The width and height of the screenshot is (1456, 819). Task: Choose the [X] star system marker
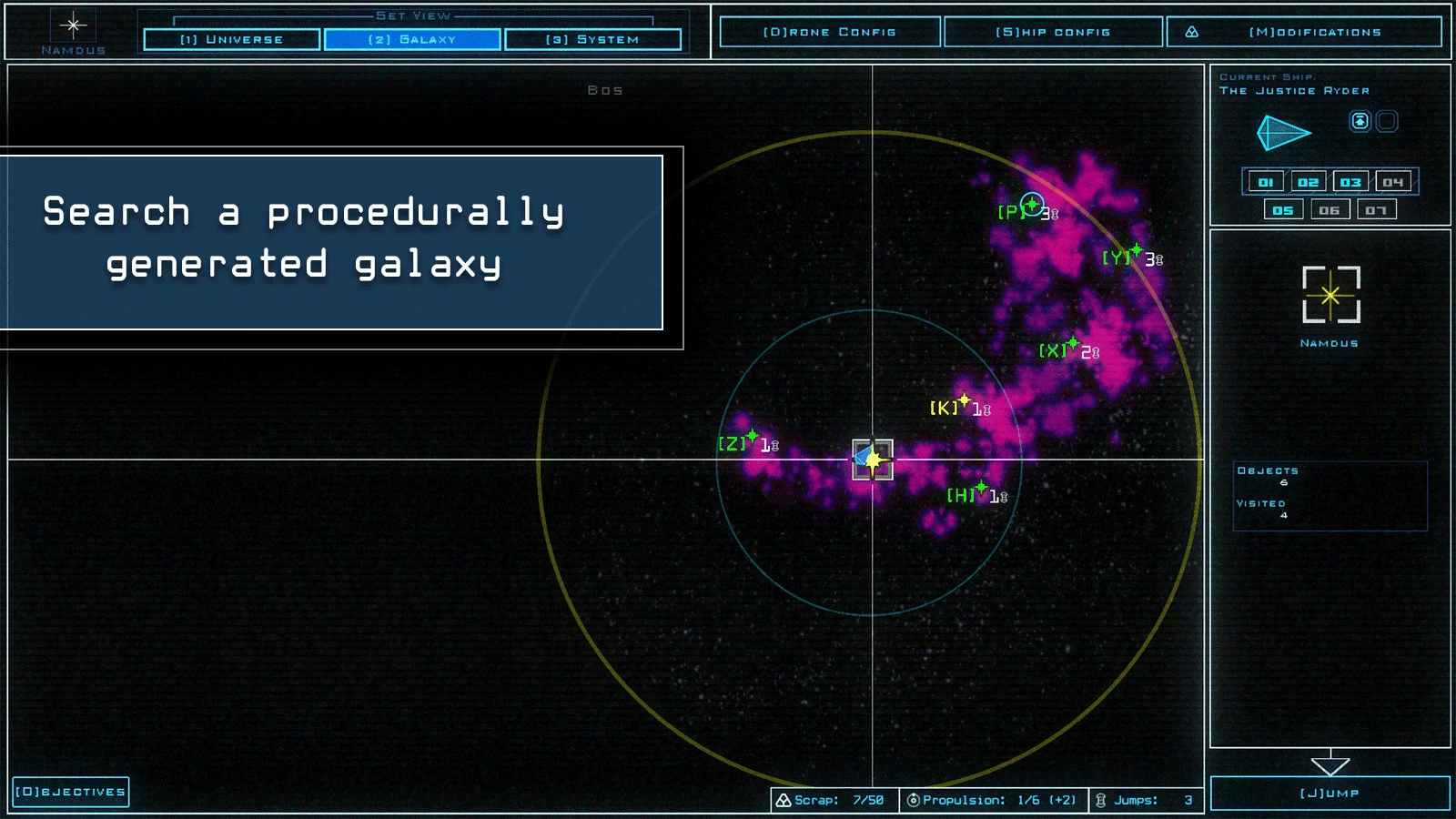tap(1073, 344)
